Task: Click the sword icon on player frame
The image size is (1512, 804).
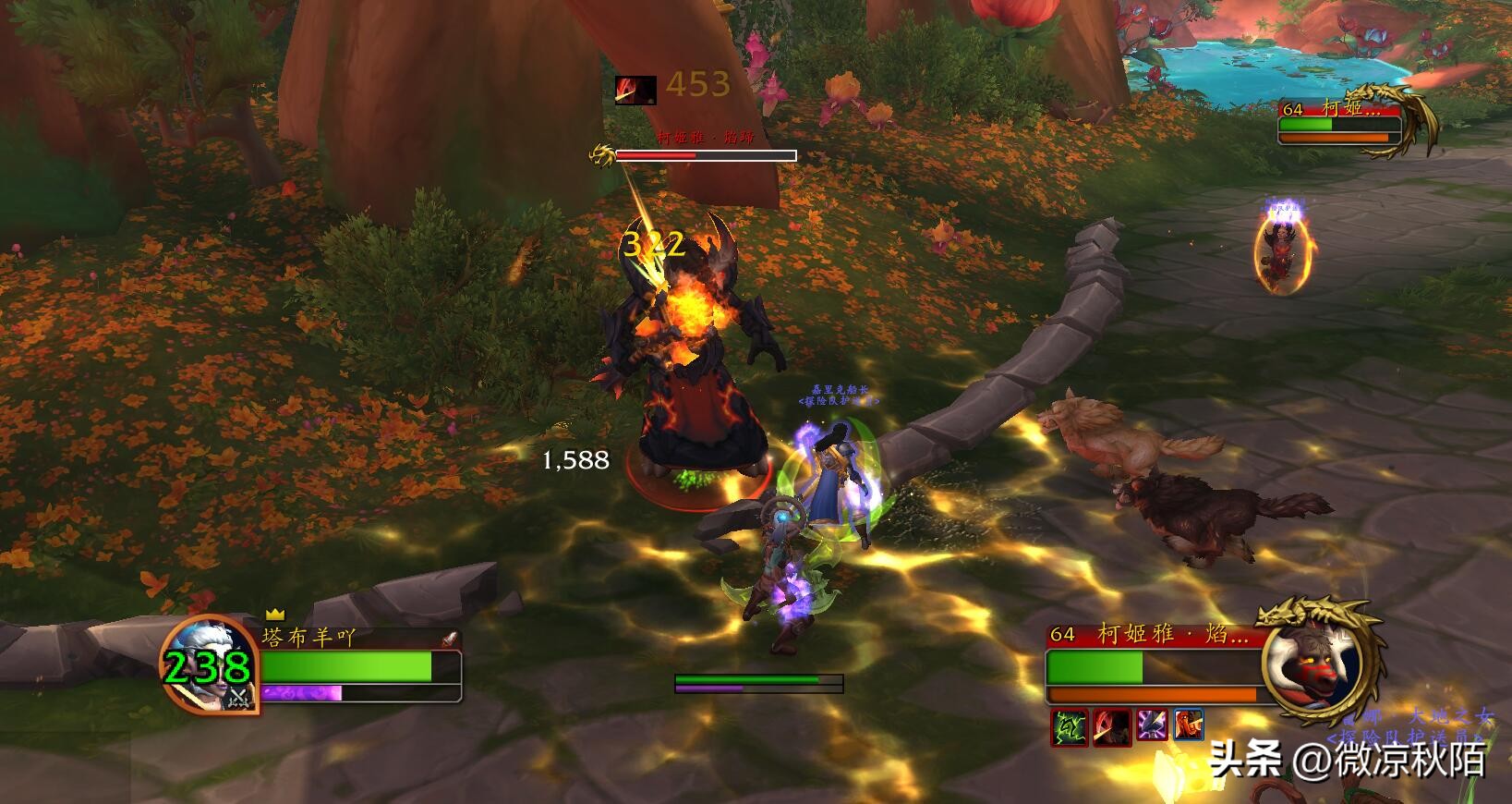Action: tap(449, 639)
